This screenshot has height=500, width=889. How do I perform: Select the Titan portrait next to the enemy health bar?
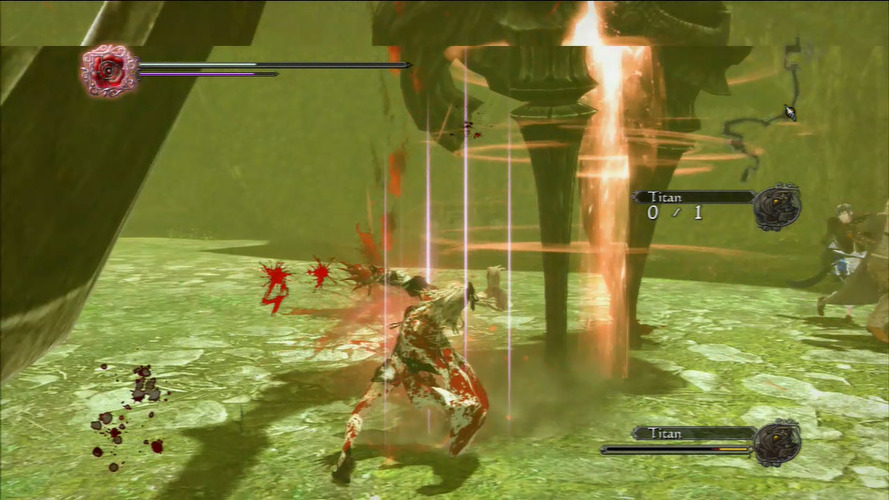tap(776, 443)
